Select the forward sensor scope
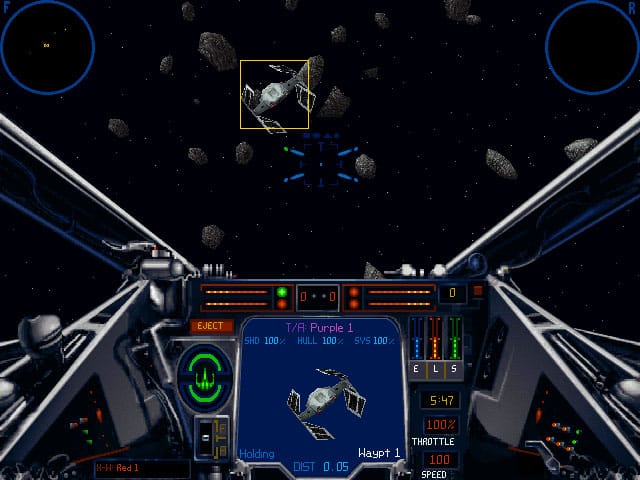Screen dimensions: 640x480 (47, 46)
